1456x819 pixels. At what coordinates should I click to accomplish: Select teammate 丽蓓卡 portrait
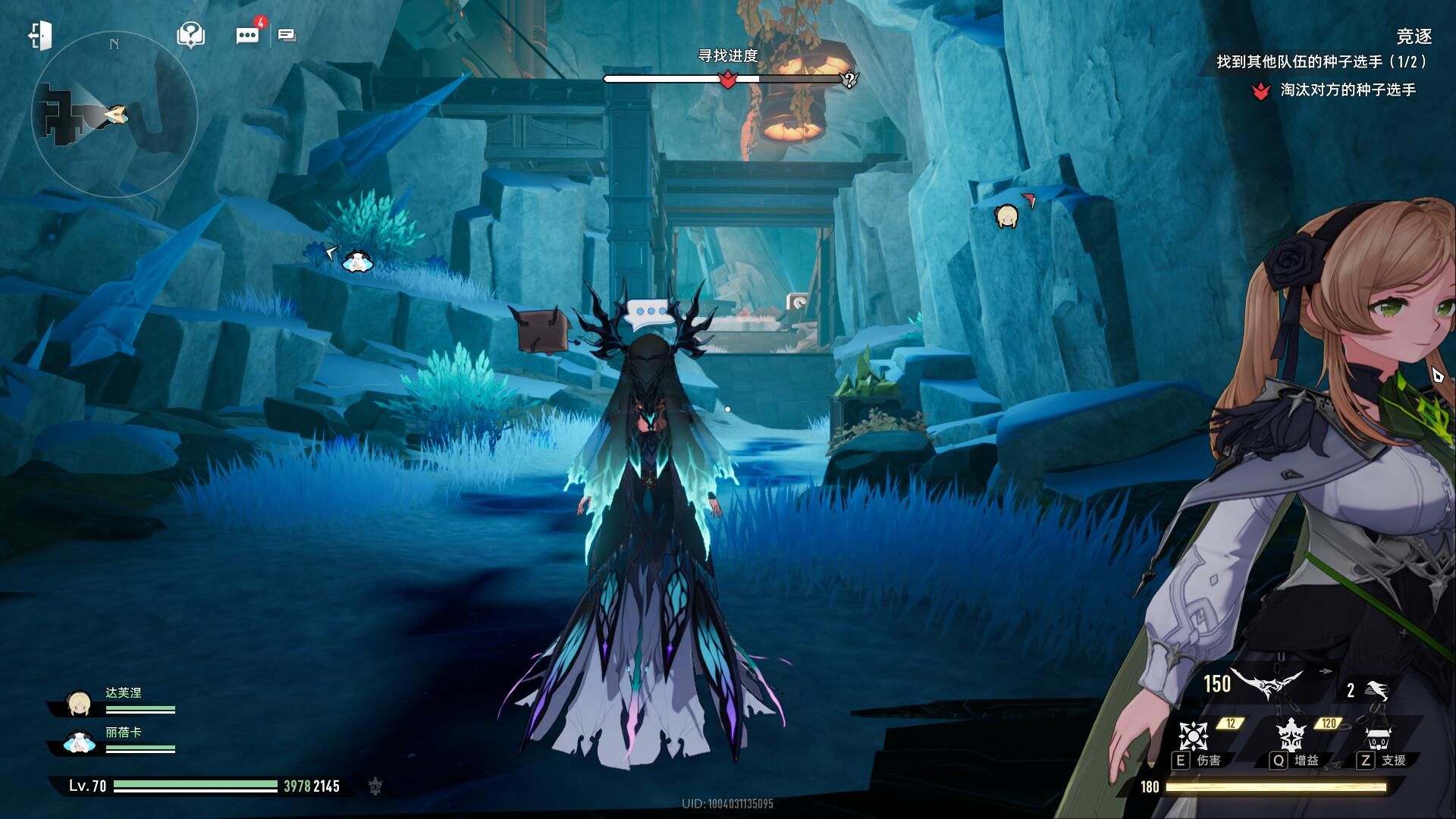point(79,742)
